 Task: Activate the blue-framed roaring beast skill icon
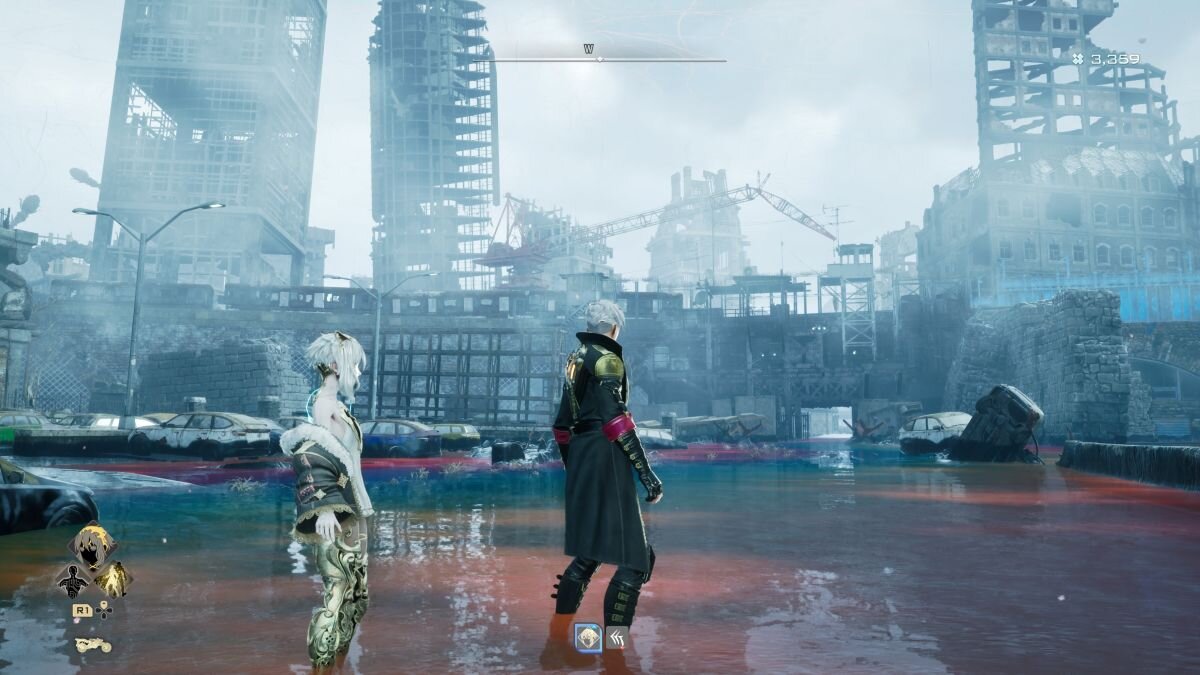(x=588, y=637)
